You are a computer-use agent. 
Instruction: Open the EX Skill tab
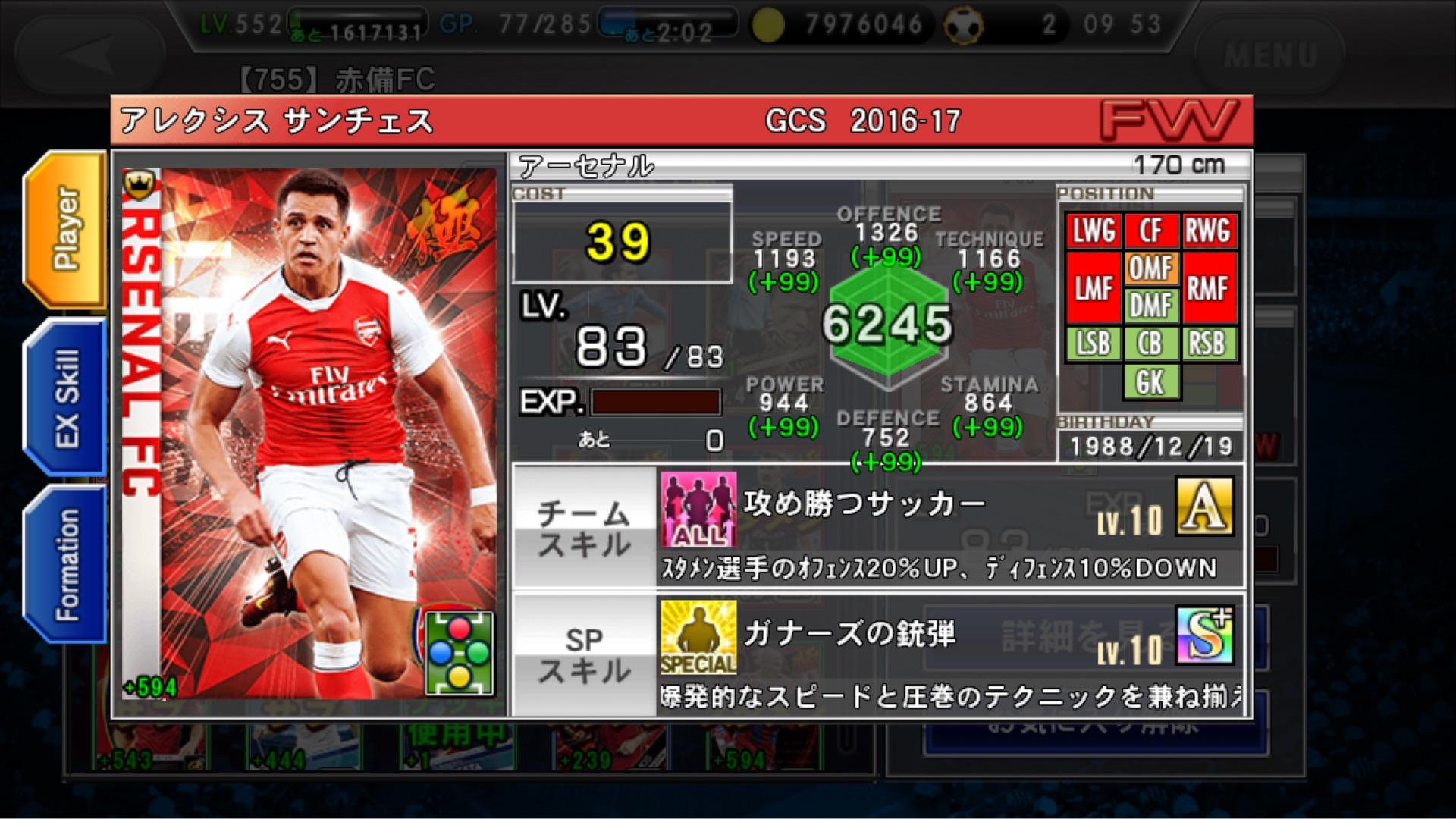(65, 397)
